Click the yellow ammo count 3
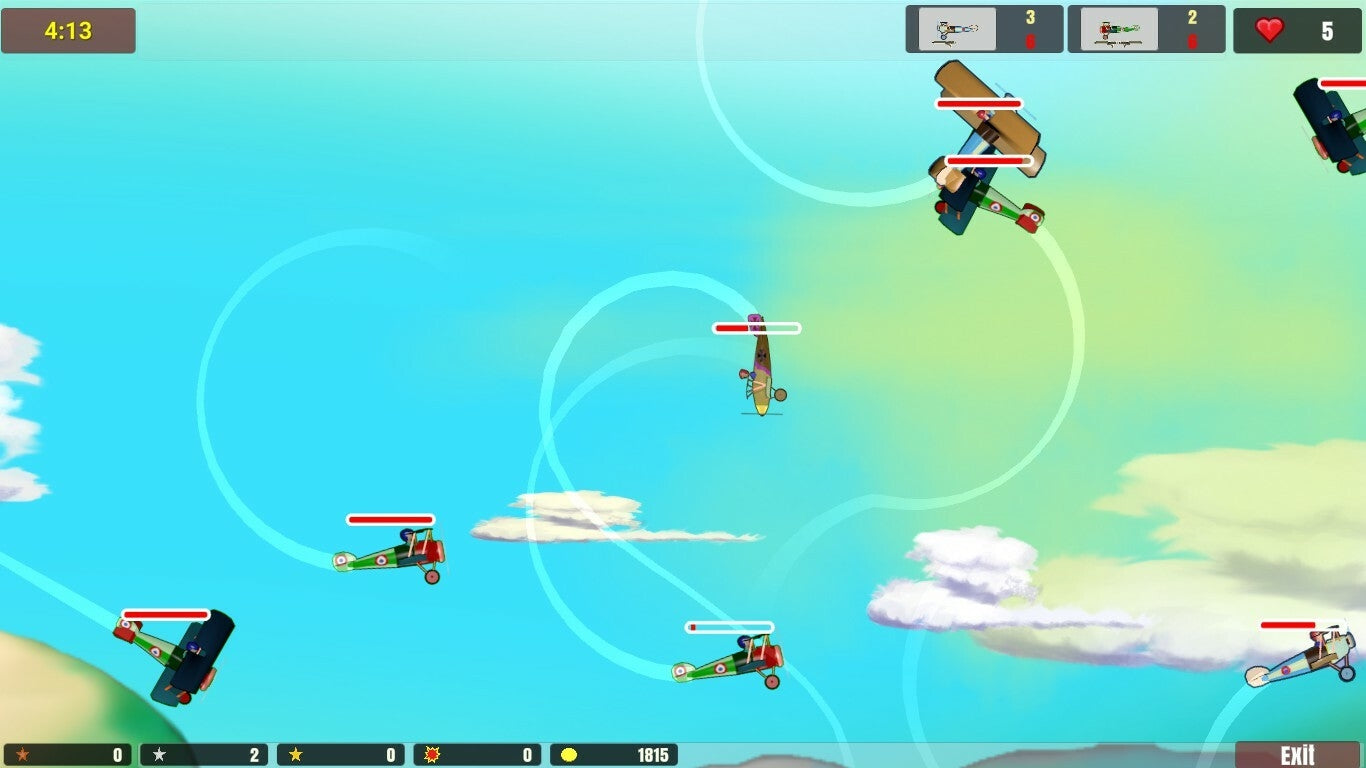 tap(1032, 18)
